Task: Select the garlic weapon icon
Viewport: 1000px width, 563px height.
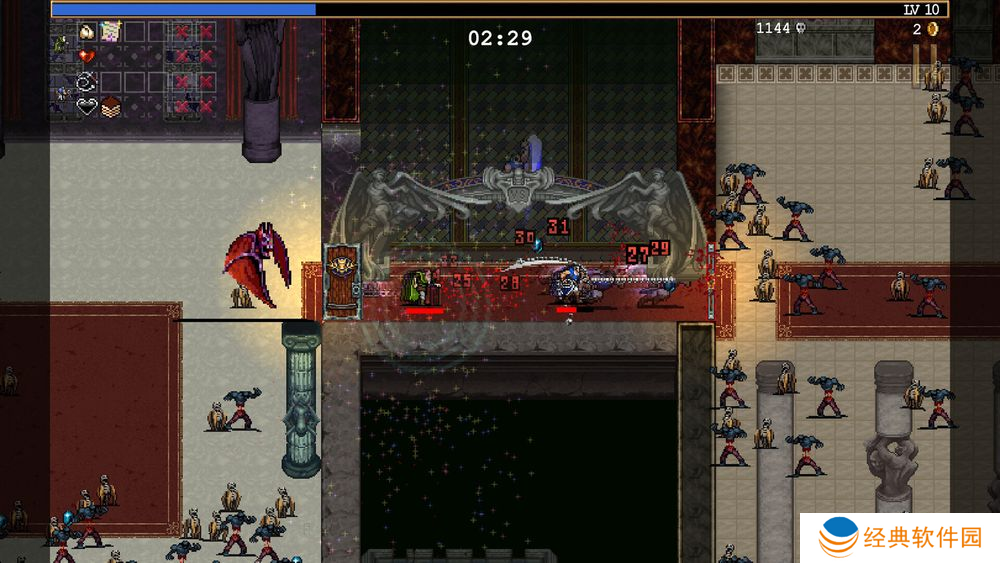Action: tap(87, 32)
